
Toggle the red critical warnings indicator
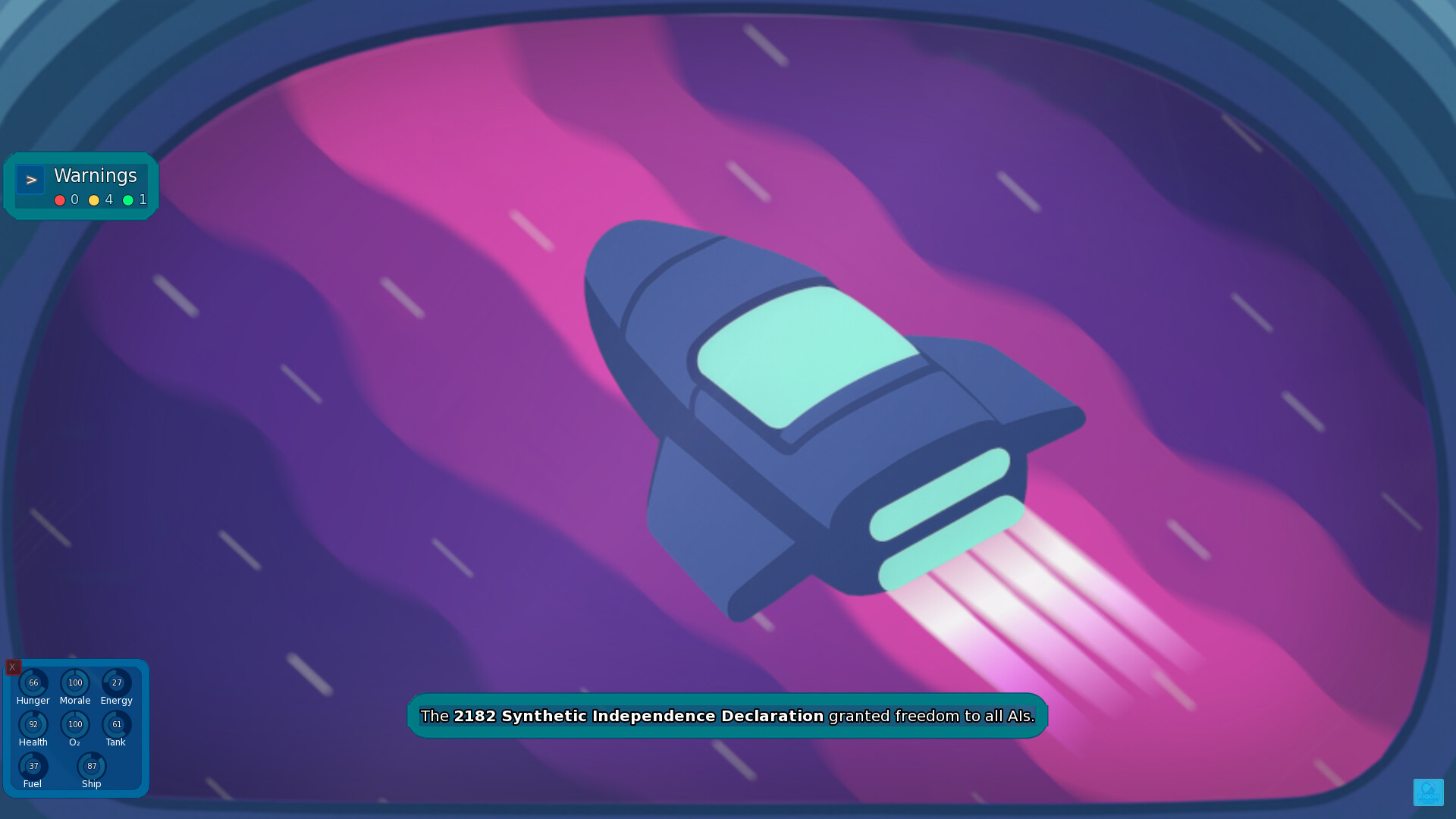click(60, 200)
